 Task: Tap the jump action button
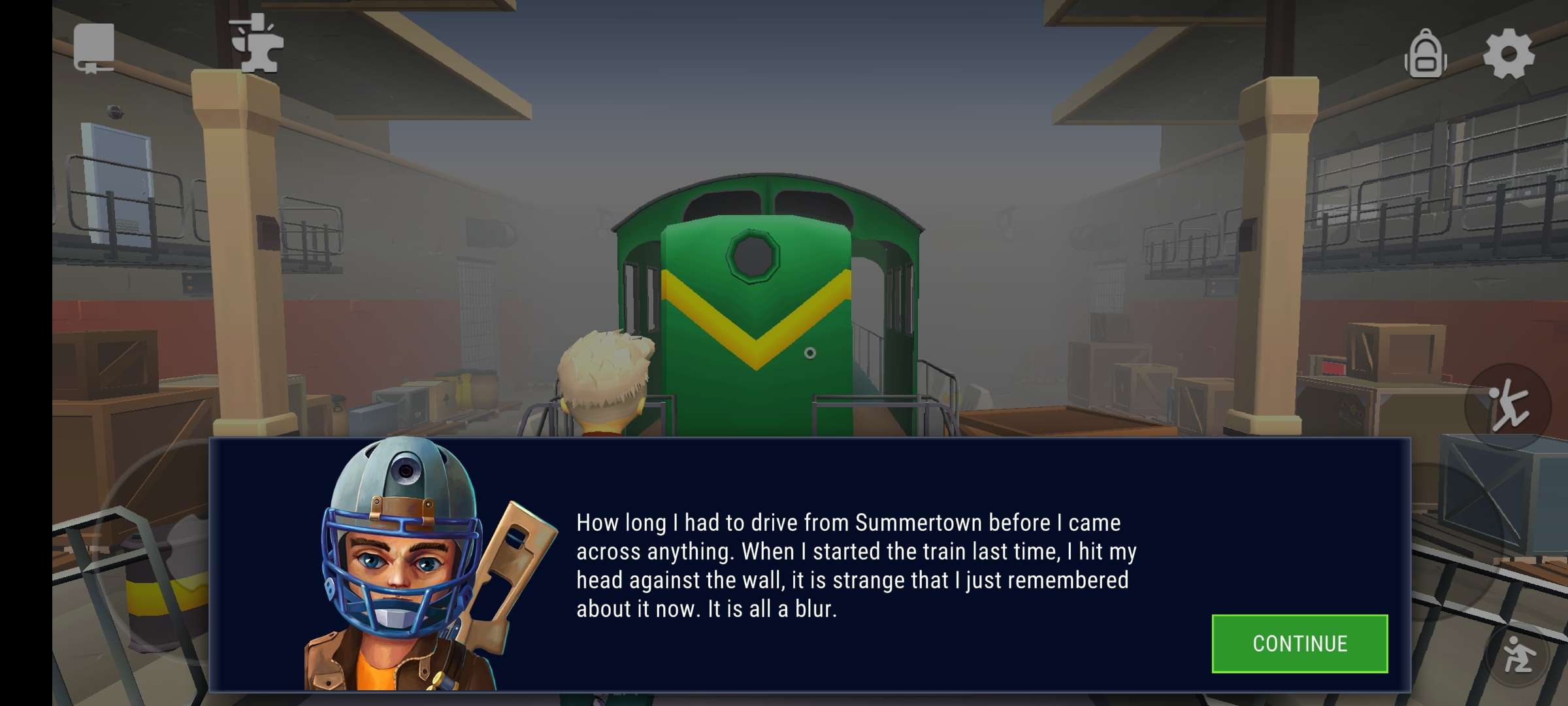coord(1508,406)
